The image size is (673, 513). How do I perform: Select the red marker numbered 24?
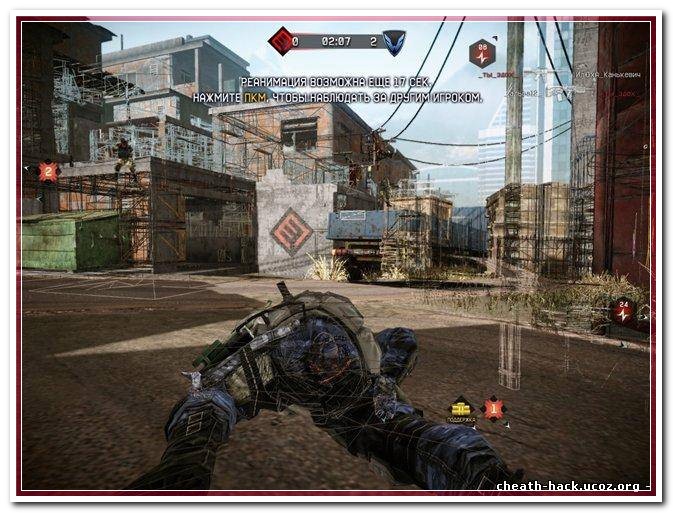[624, 312]
